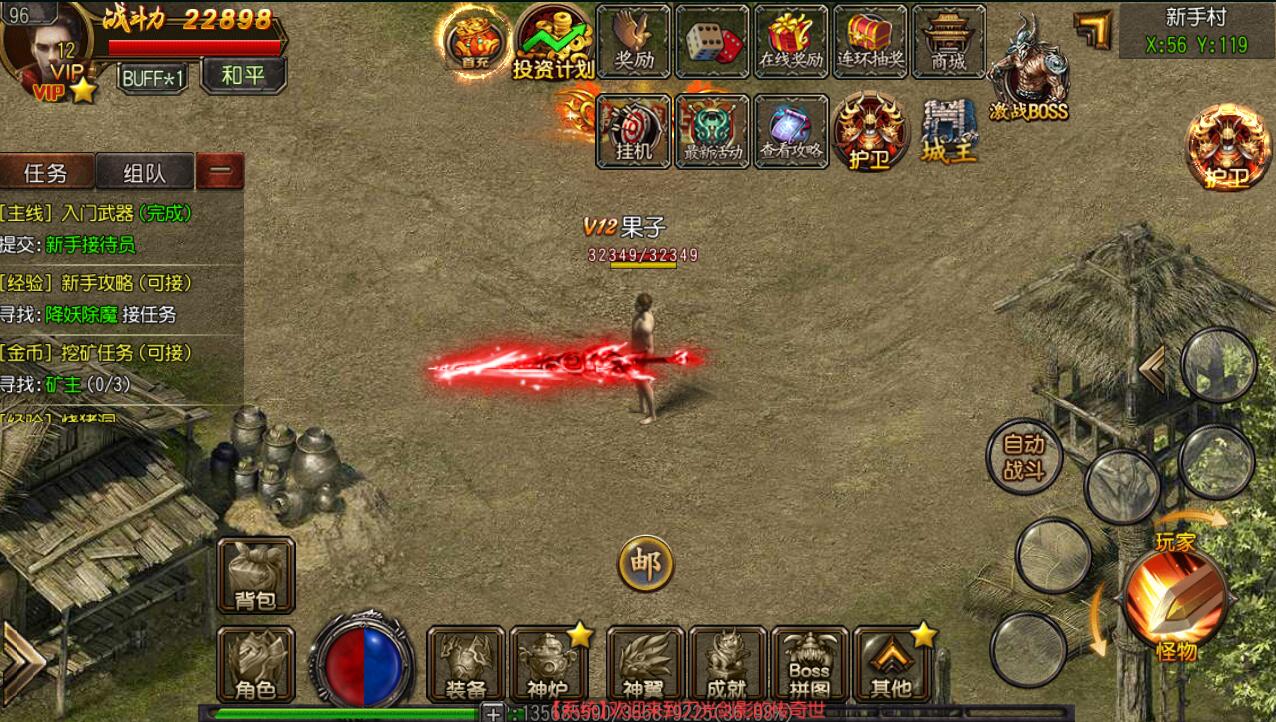Open the 角色 character sheet
The height and width of the screenshot is (722, 1276).
click(x=256, y=664)
